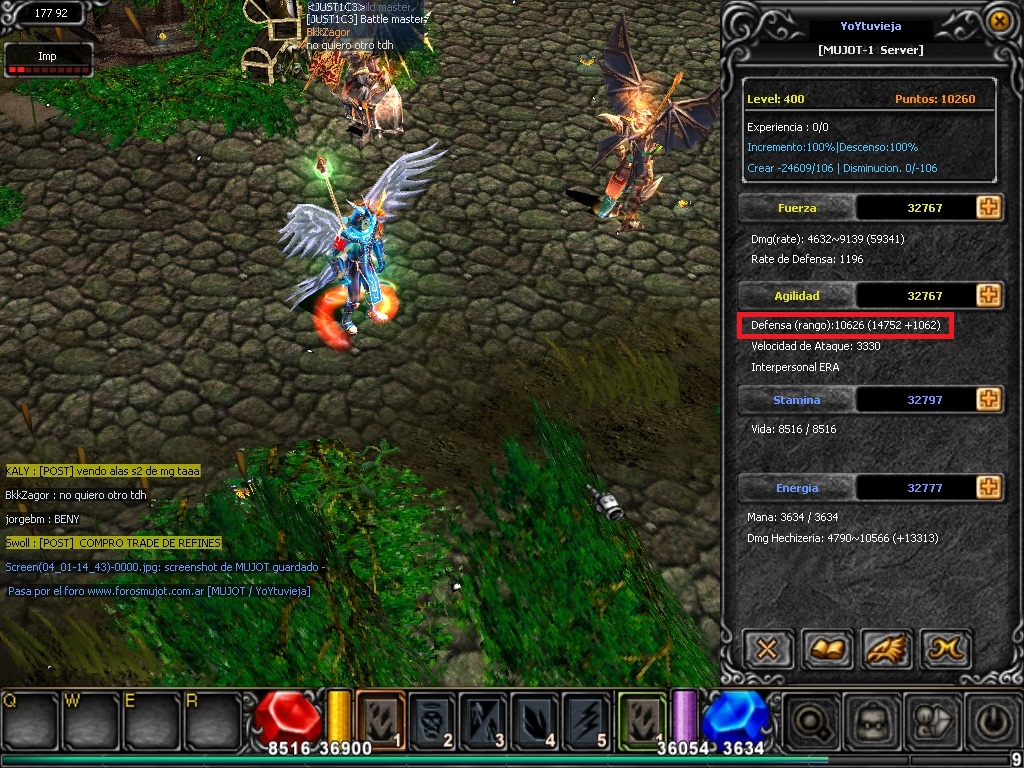Activate the lightning skill in slot 5

587,718
